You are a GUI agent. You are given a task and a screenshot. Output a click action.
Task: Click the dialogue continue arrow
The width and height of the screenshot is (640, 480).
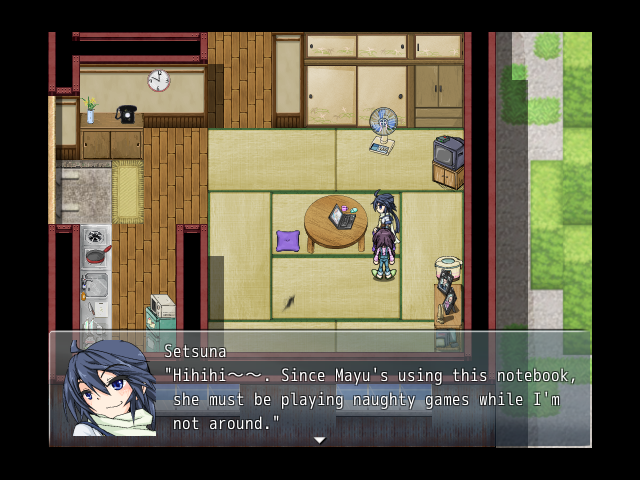tap(319, 440)
